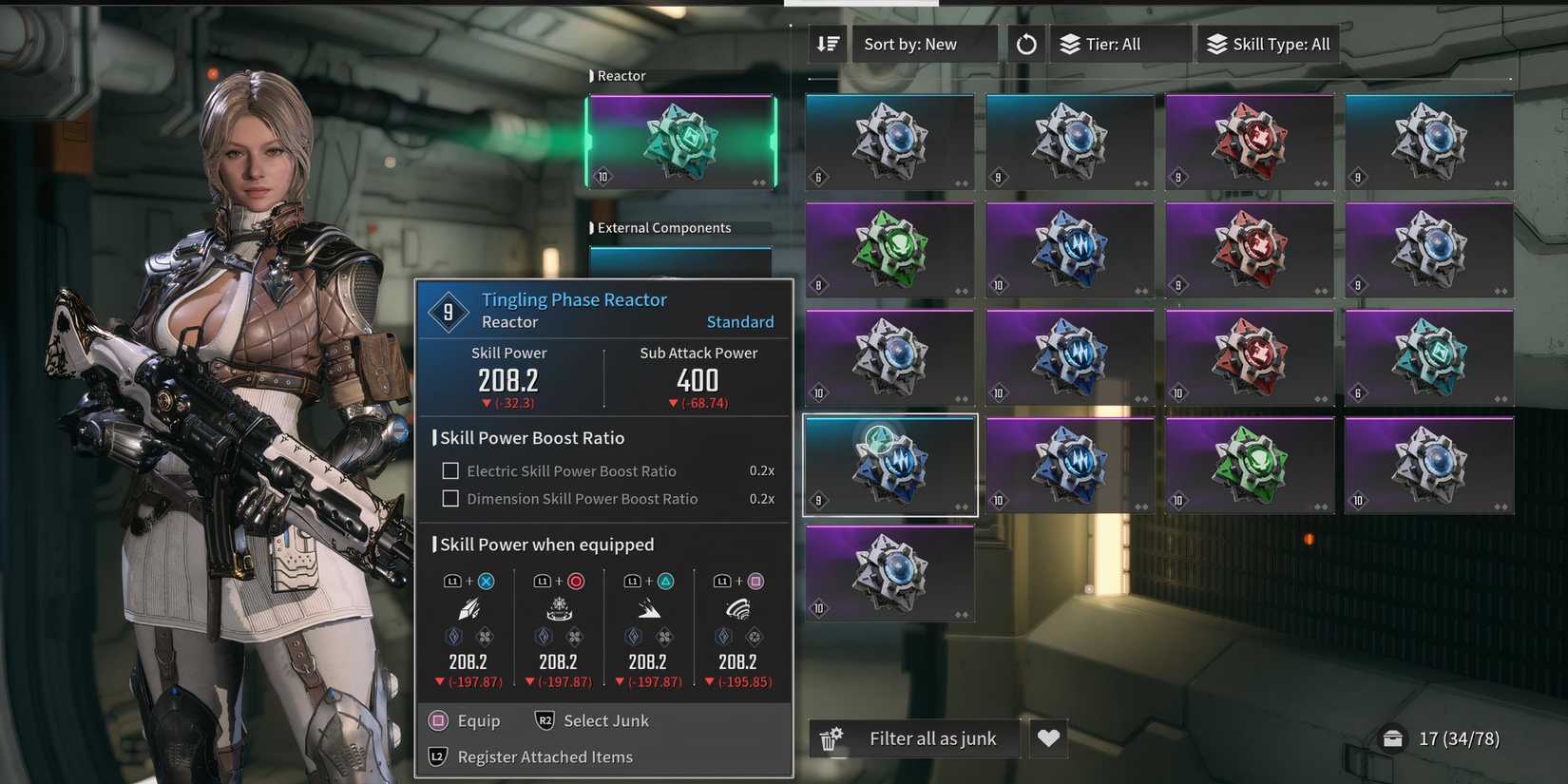Enable Electric Skill Power Boost Ratio
Image resolution: width=1568 pixels, height=784 pixels.
click(449, 470)
